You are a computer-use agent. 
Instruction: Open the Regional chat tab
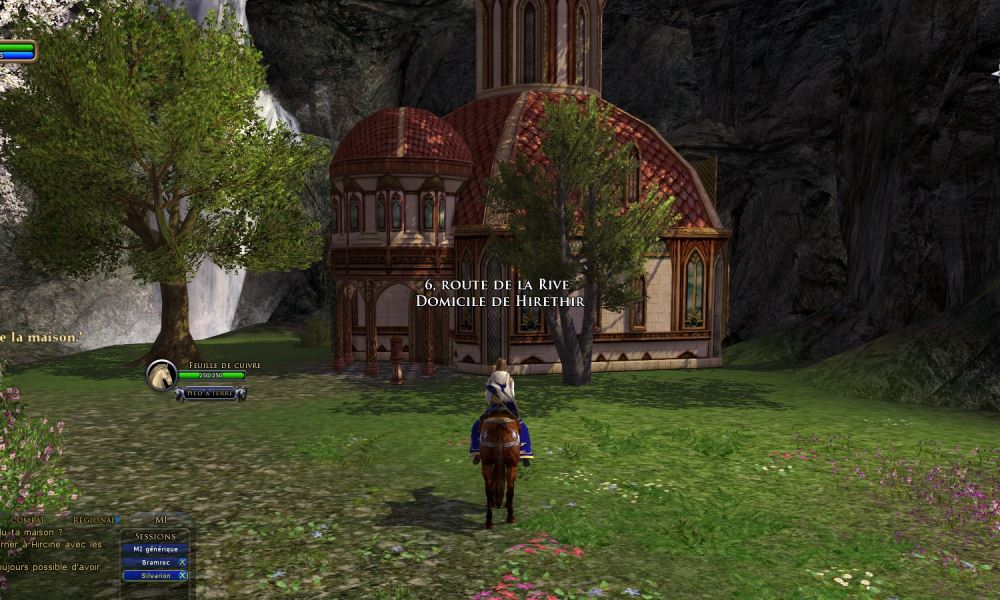(94, 520)
